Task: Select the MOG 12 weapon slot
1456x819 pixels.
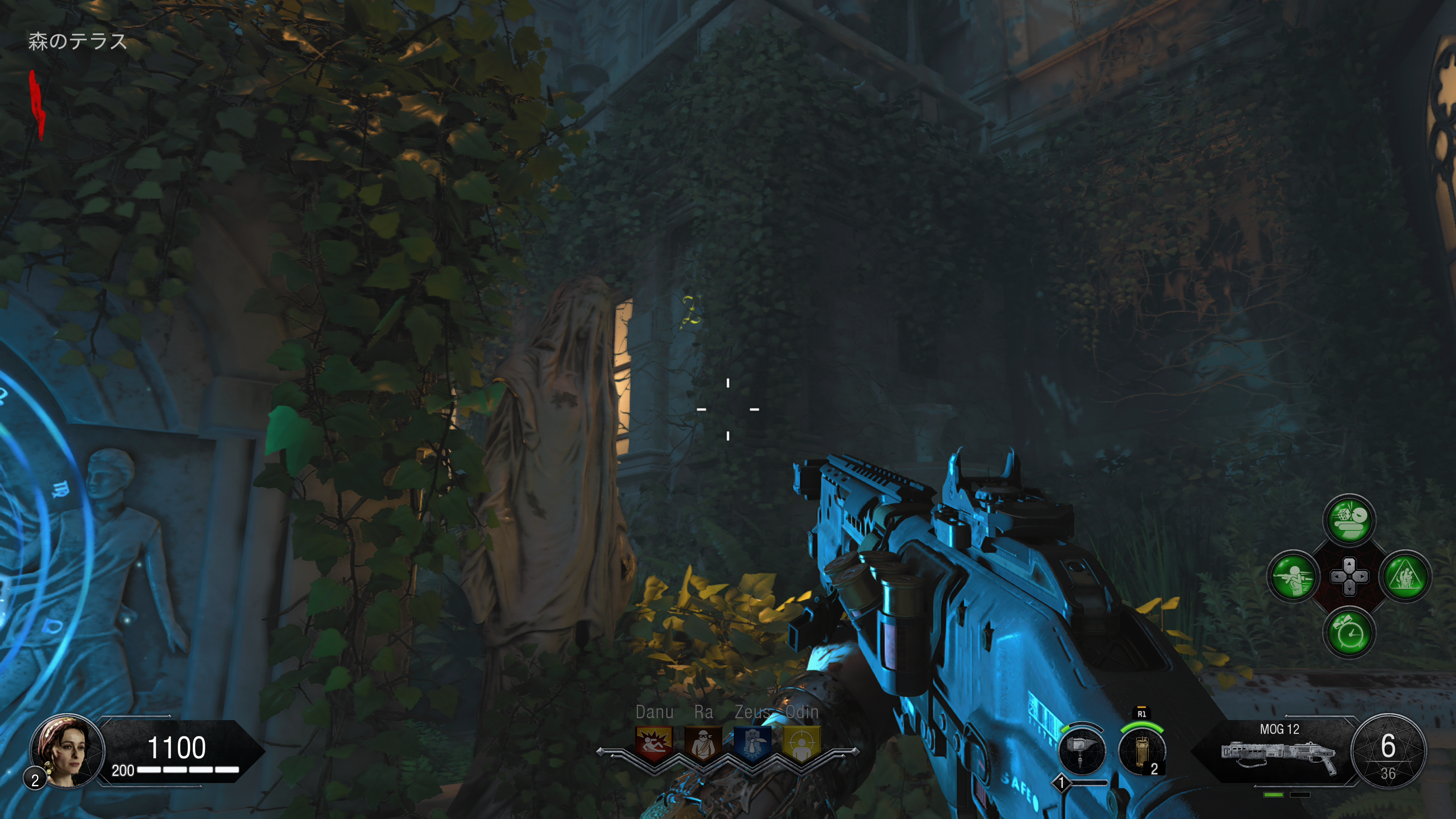Action: 1279,751
